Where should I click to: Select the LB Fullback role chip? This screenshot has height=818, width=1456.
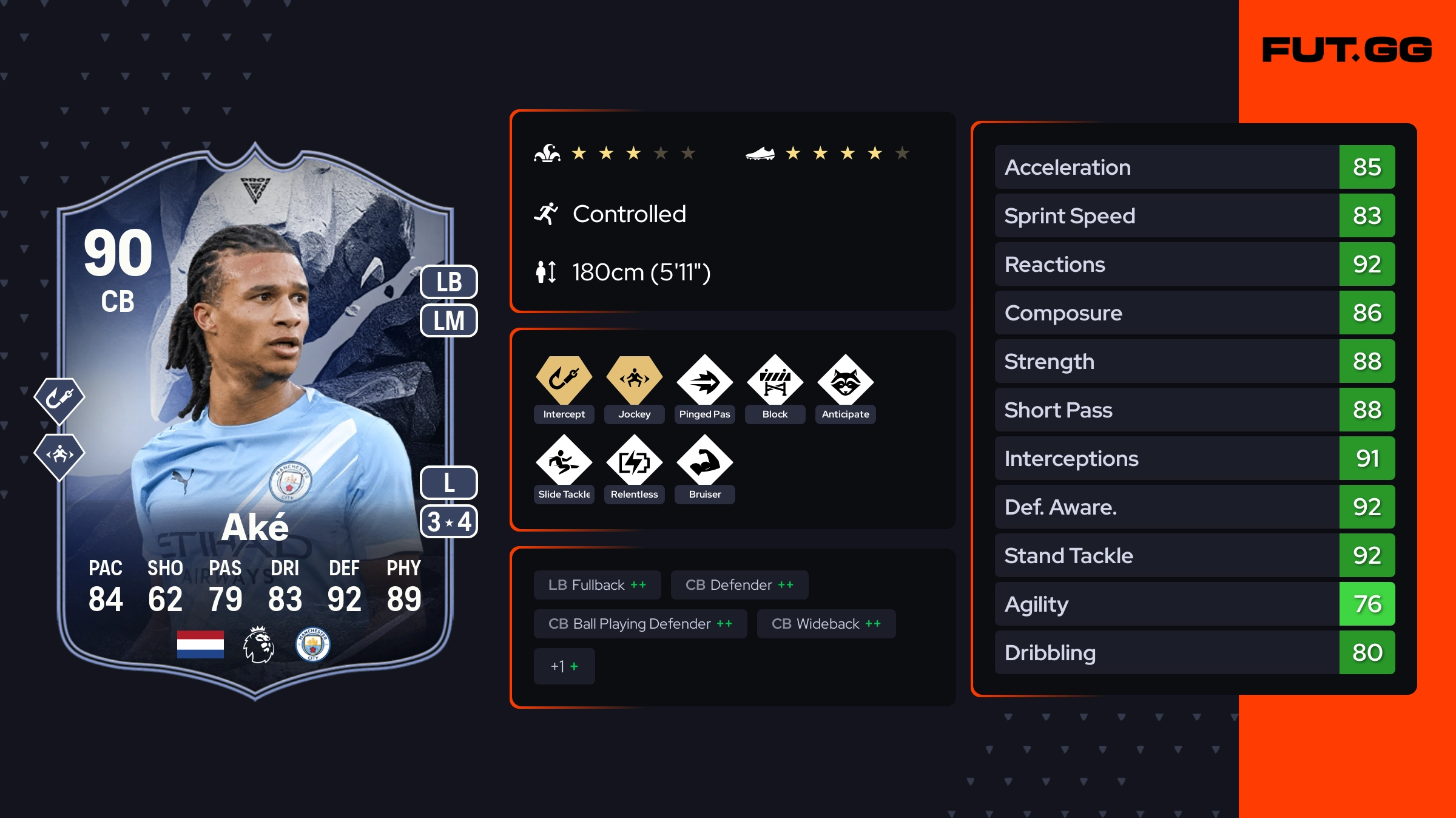597,585
